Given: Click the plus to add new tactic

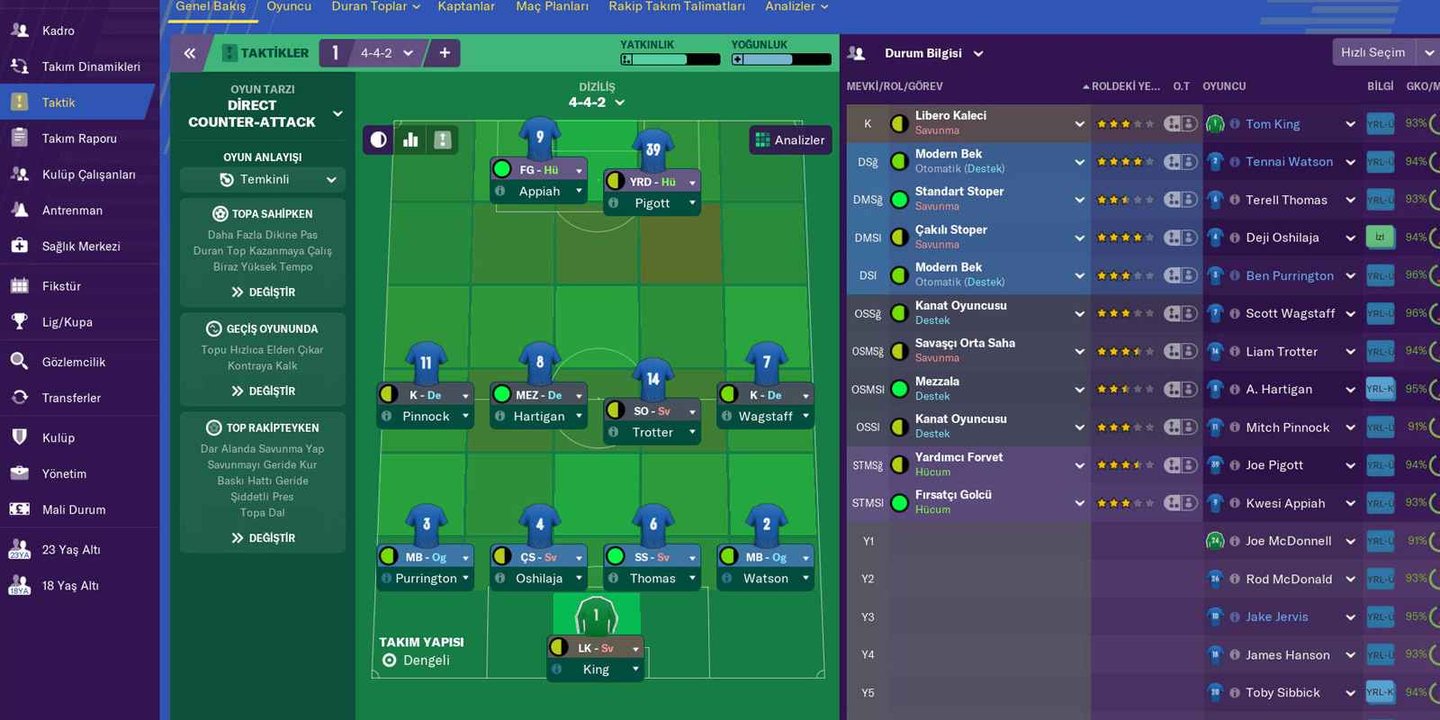Looking at the screenshot, I should click(x=443, y=52).
